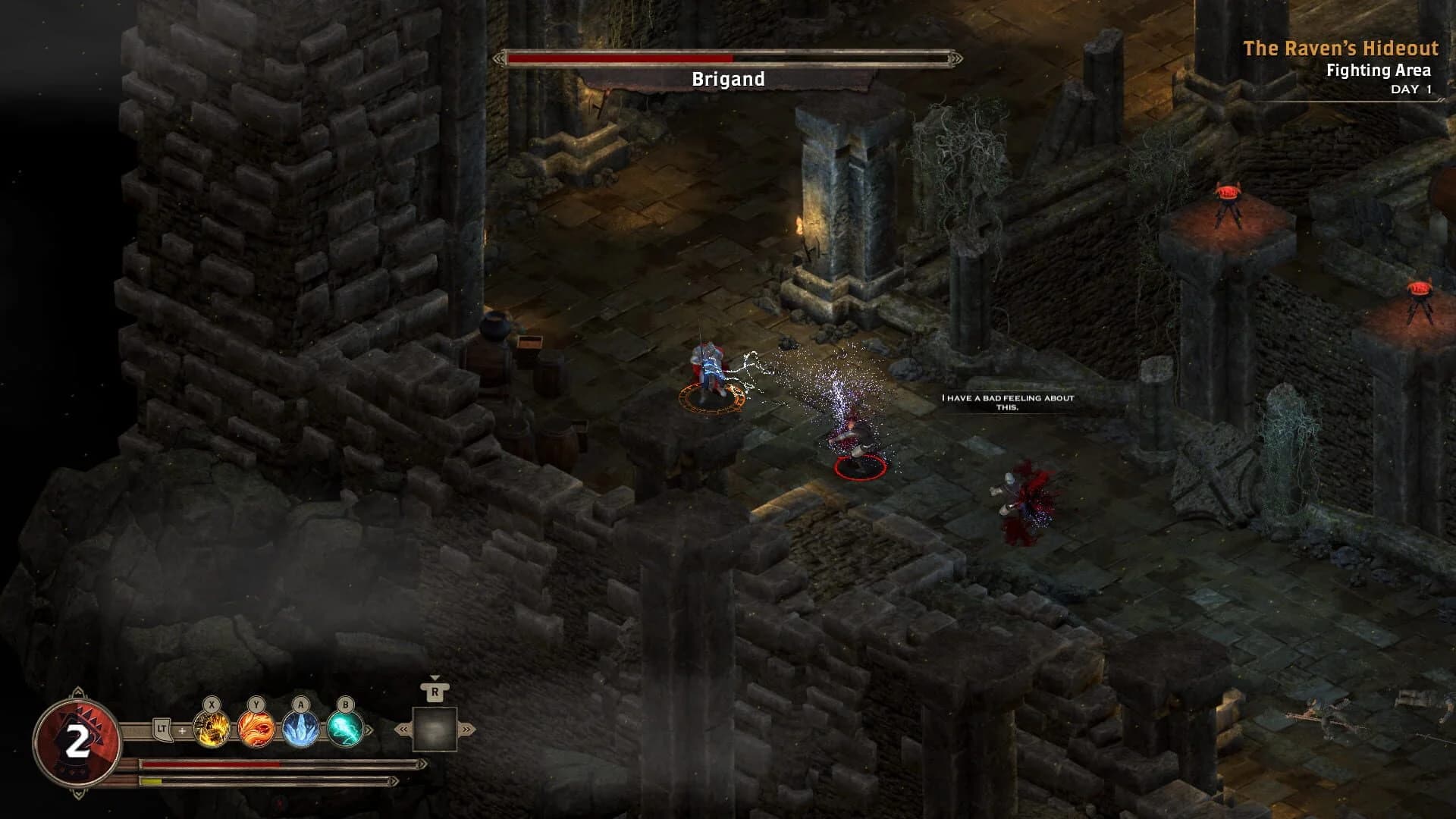Screen dimensions: 1456x819
Task: Click the left double-chevron beside the item slot
Action: click(x=403, y=730)
